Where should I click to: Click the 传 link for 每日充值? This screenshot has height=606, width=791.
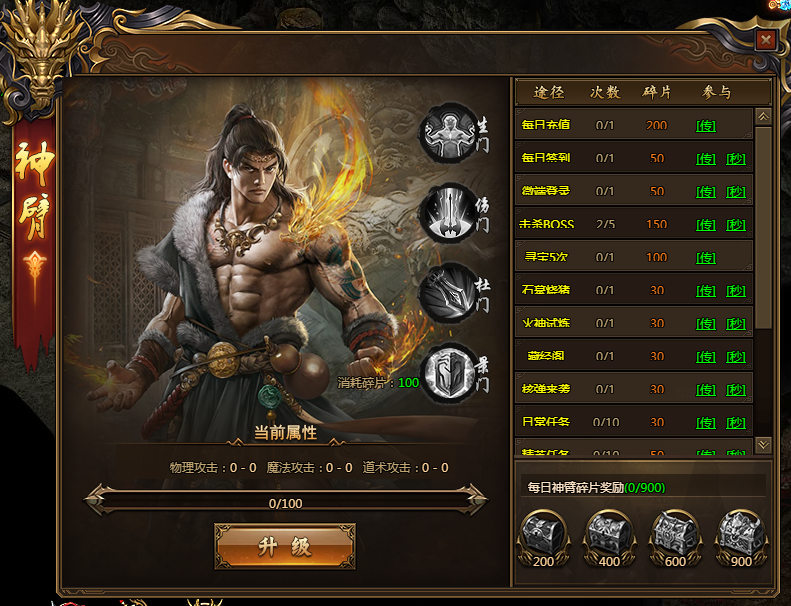point(706,126)
